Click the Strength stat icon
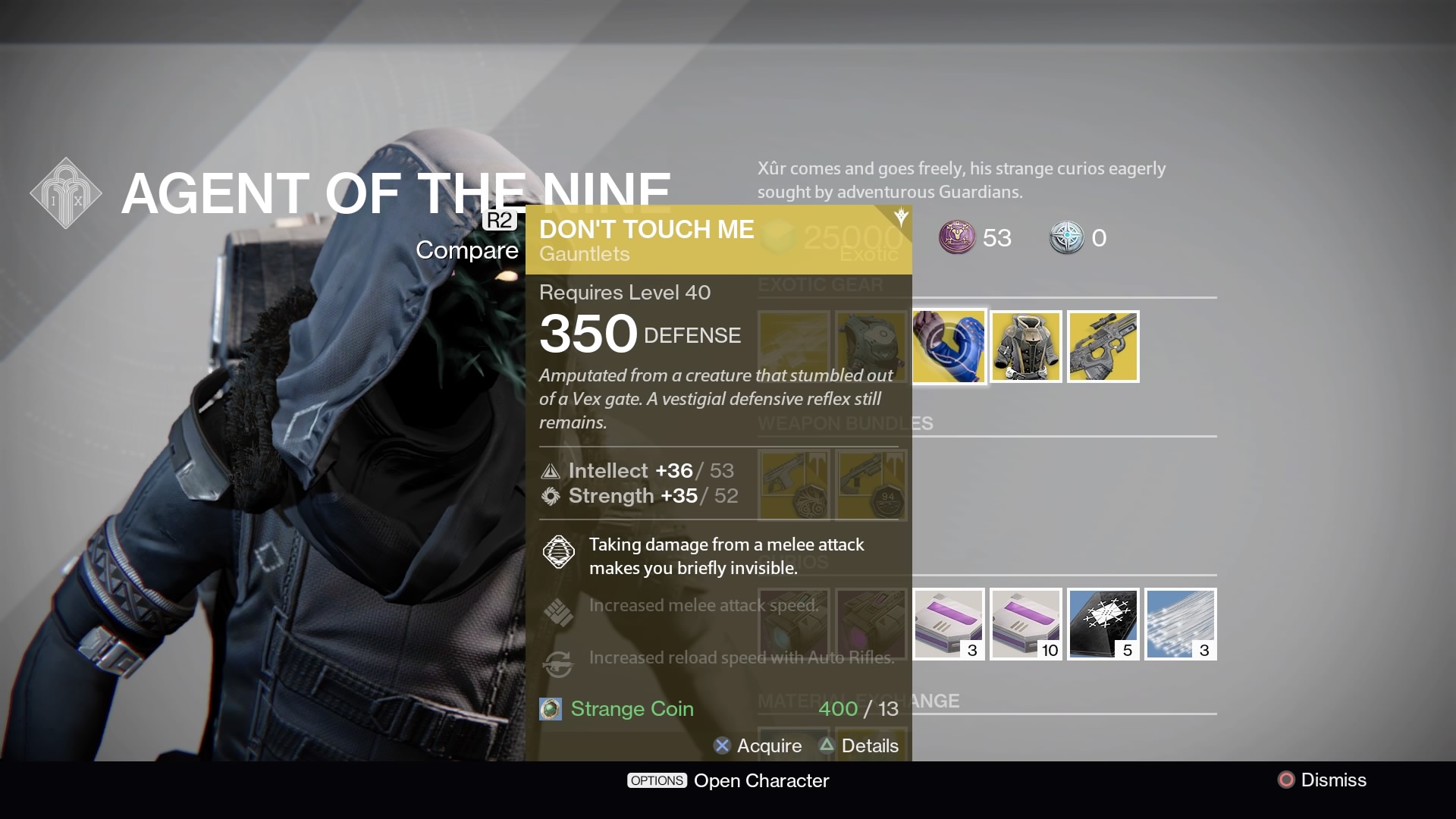Viewport: 1456px width, 819px height. coord(550,496)
